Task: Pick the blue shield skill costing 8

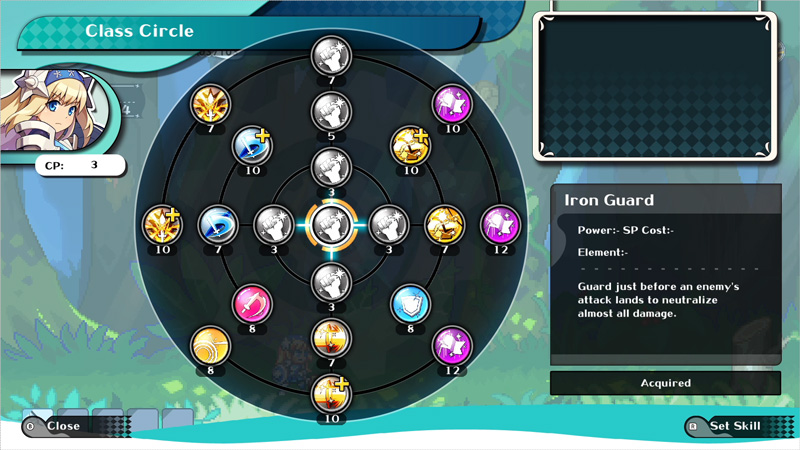Action: pyautogui.click(x=410, y=304)
